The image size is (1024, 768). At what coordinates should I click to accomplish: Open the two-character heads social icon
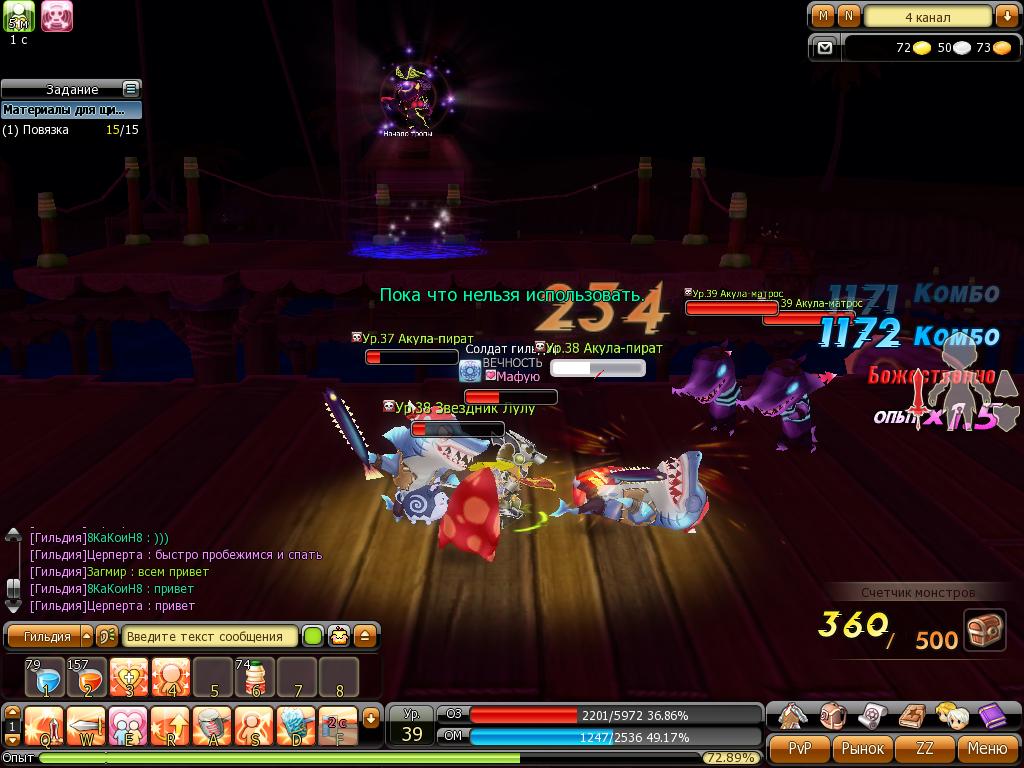(x=951, y=715)
